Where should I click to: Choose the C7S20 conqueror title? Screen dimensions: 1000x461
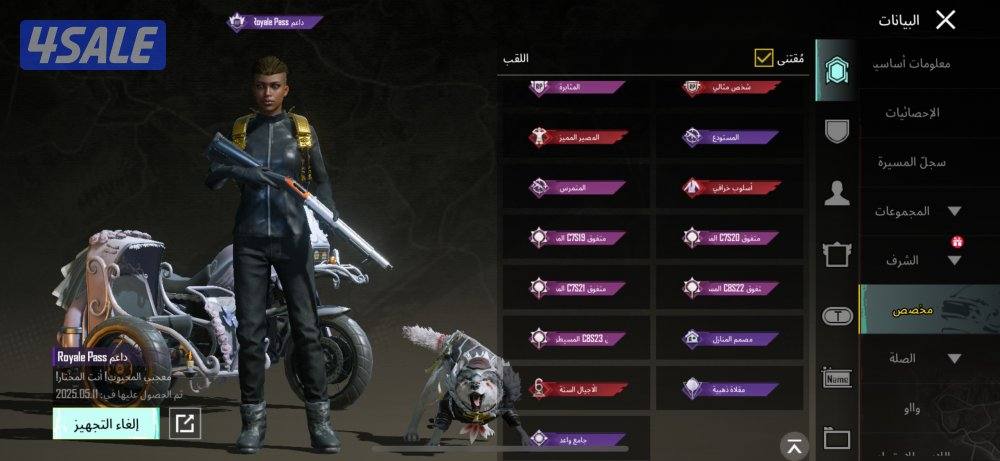pyautogui.click(x=729, y=238)
